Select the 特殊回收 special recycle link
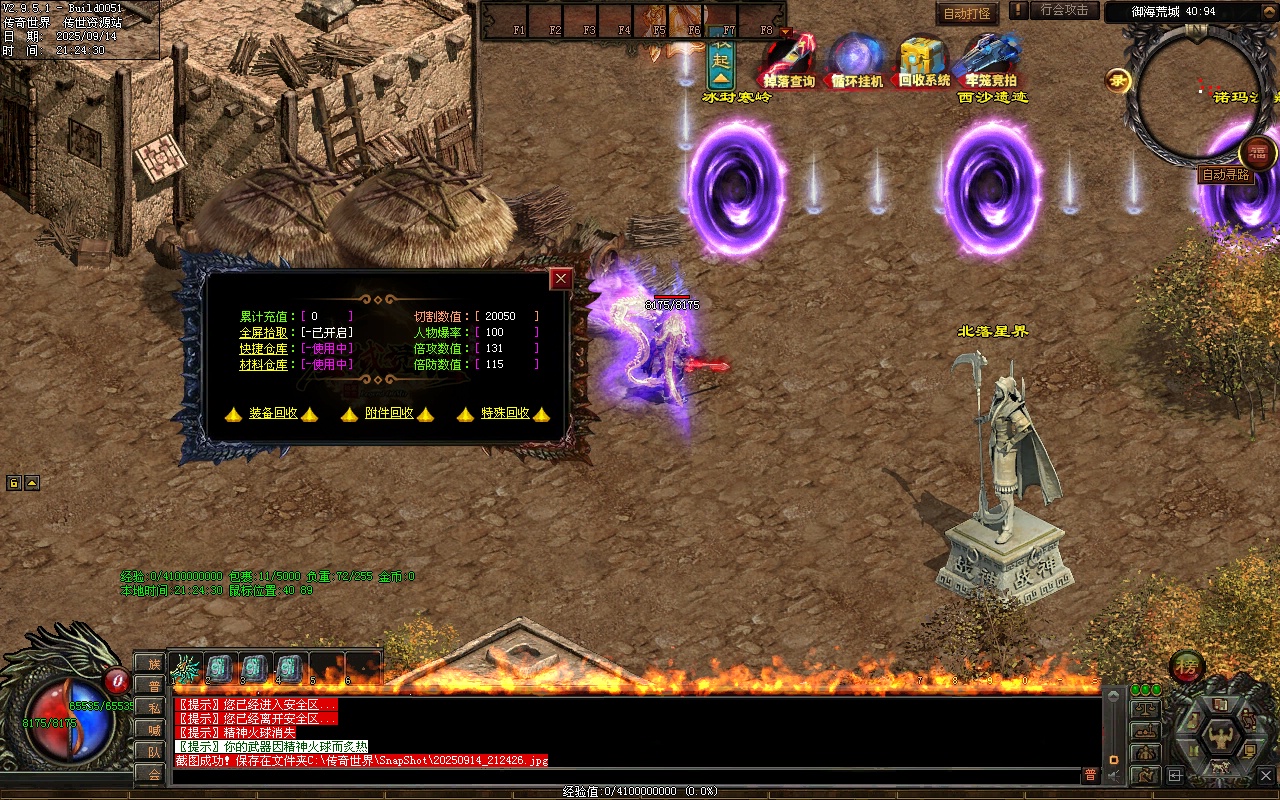 click(x=505, y=413)
